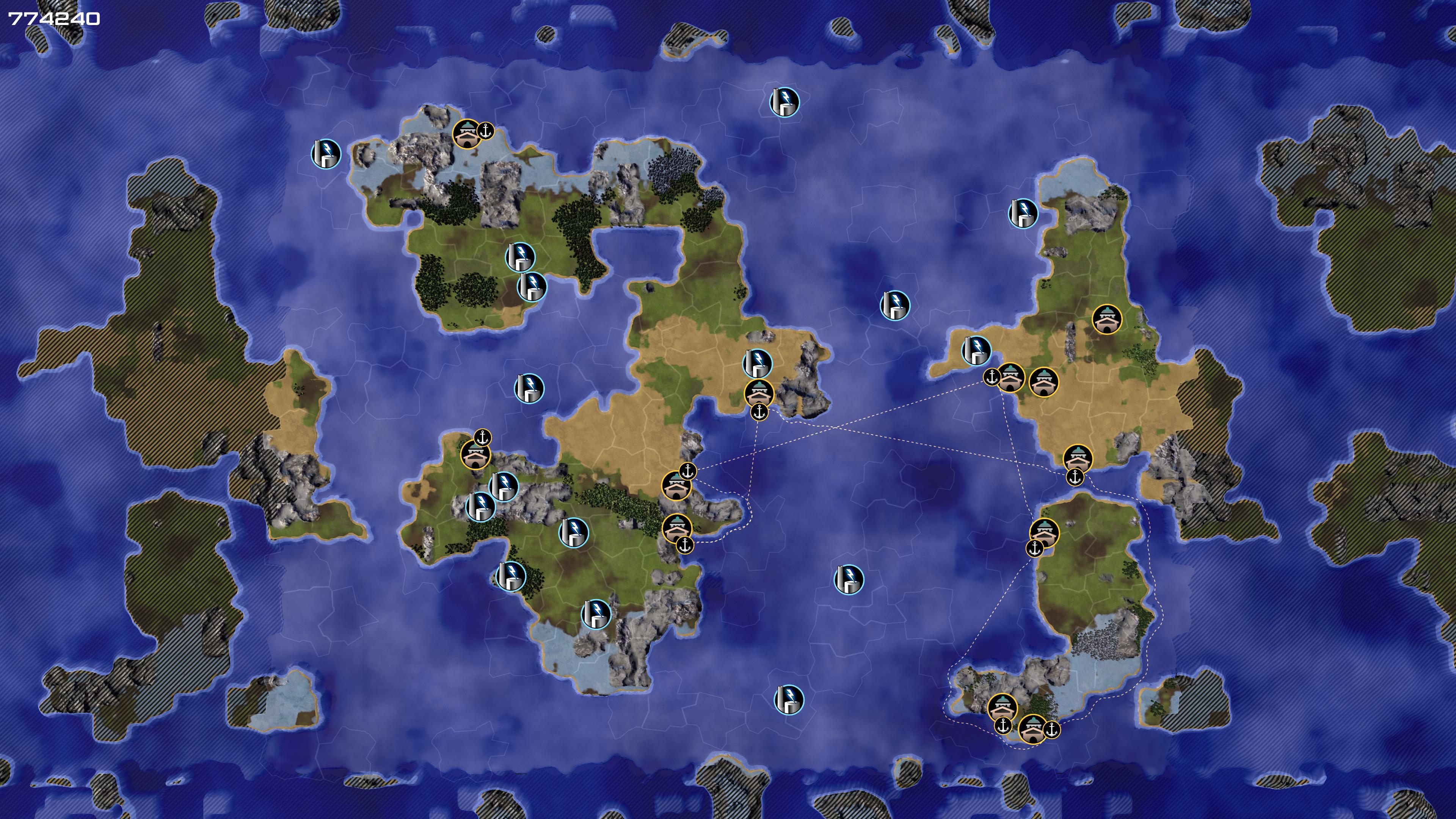Select the city marker on the northwest island's snowy coast
1456x819 pixels.
point(467,134)
